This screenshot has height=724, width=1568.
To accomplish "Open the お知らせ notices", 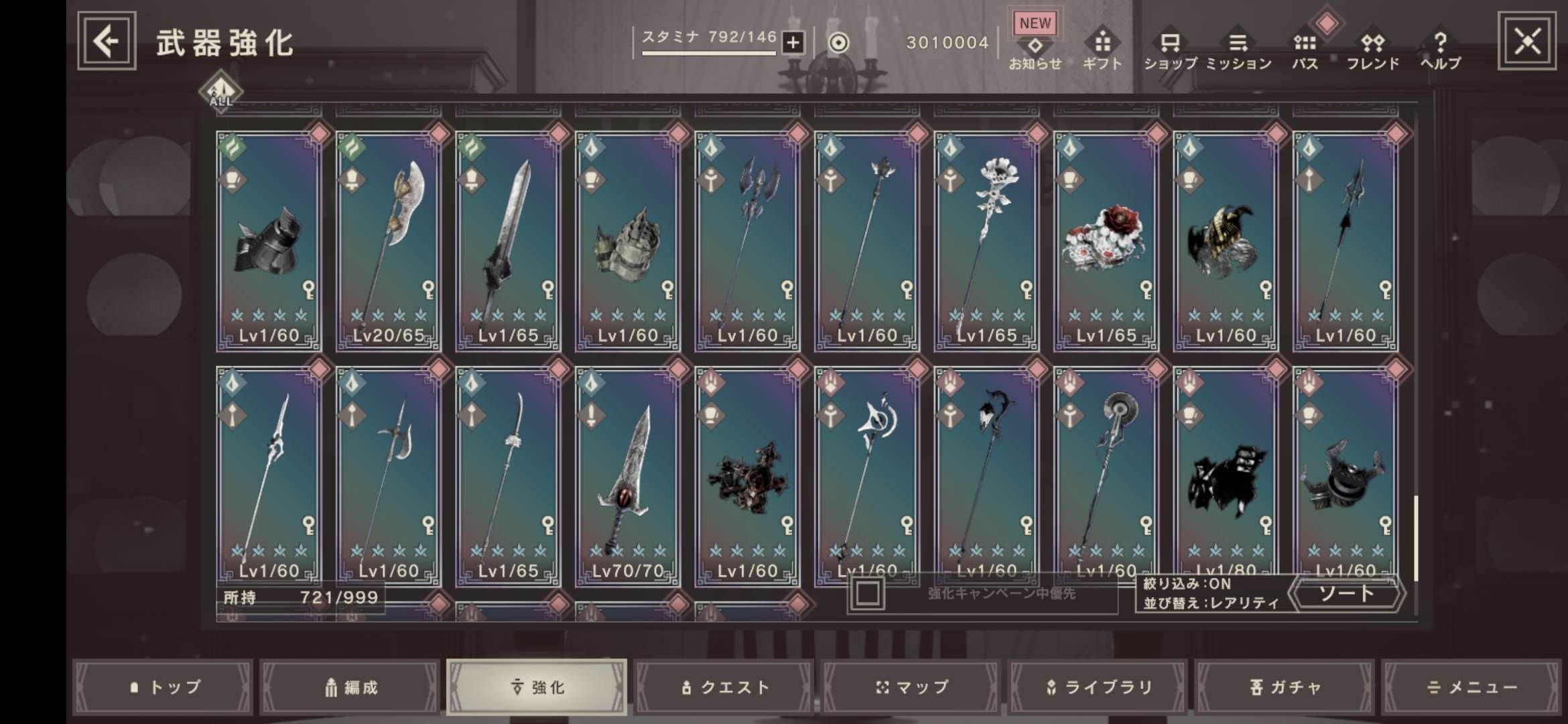I will click(1035, 50).
